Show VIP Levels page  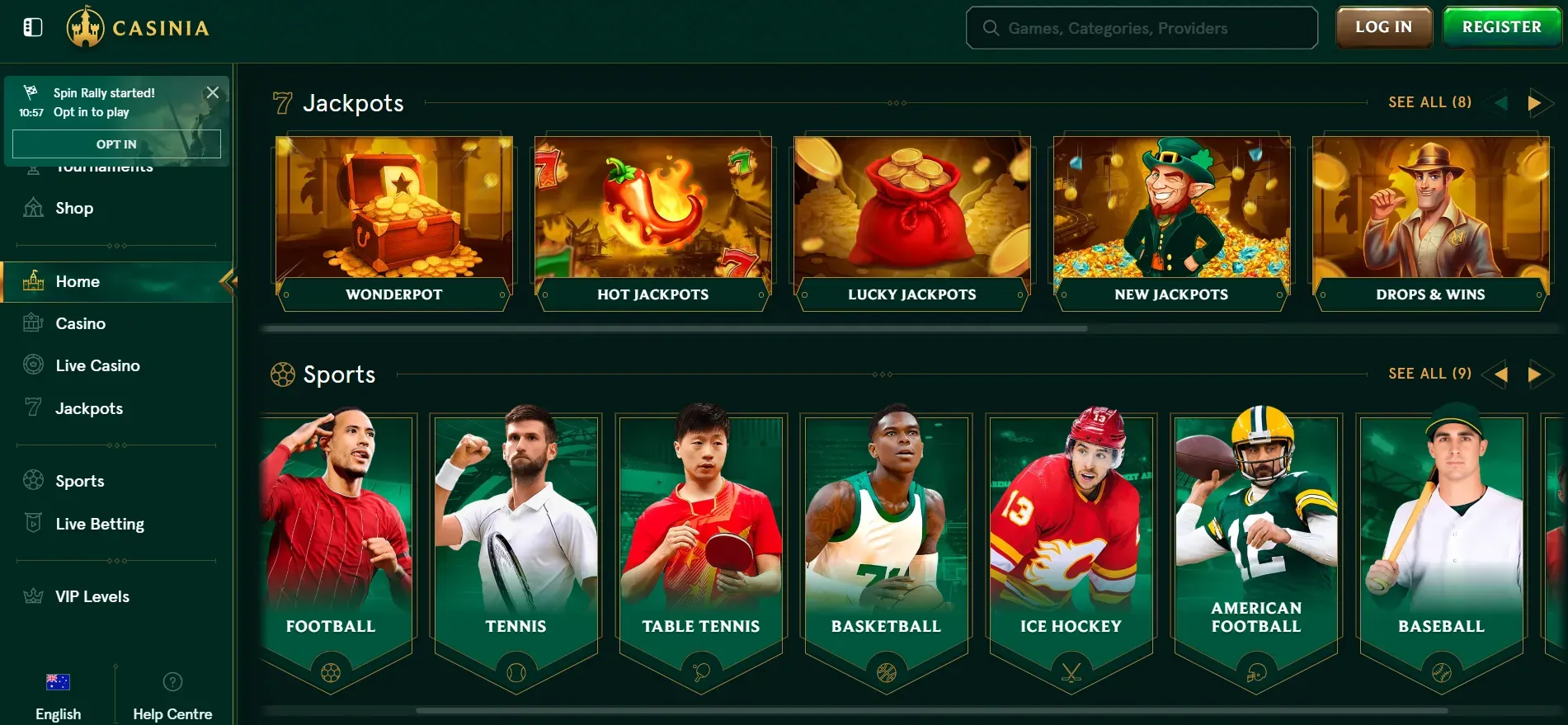92,596
